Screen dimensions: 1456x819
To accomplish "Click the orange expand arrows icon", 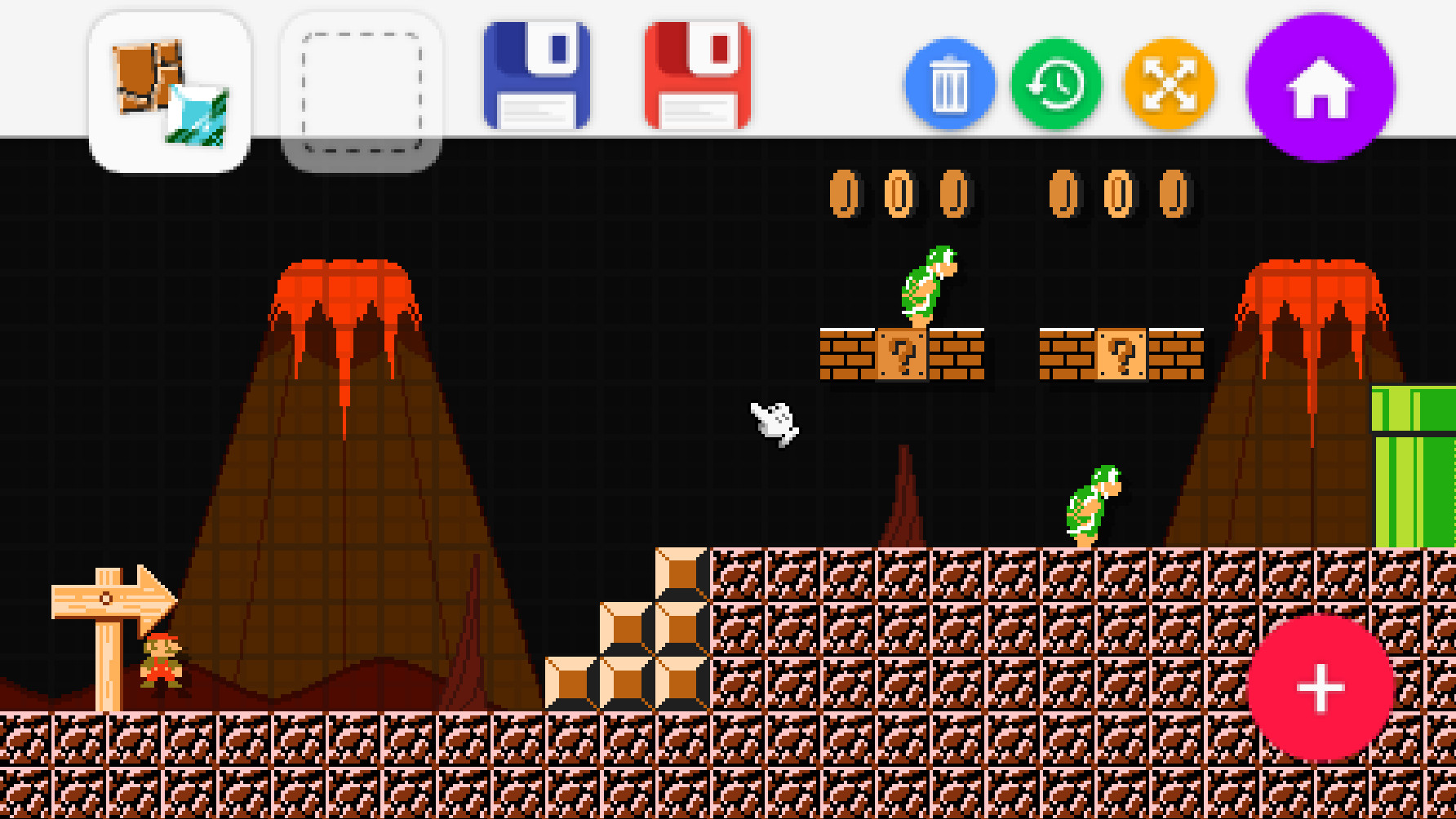I will tap(1170, 82).
